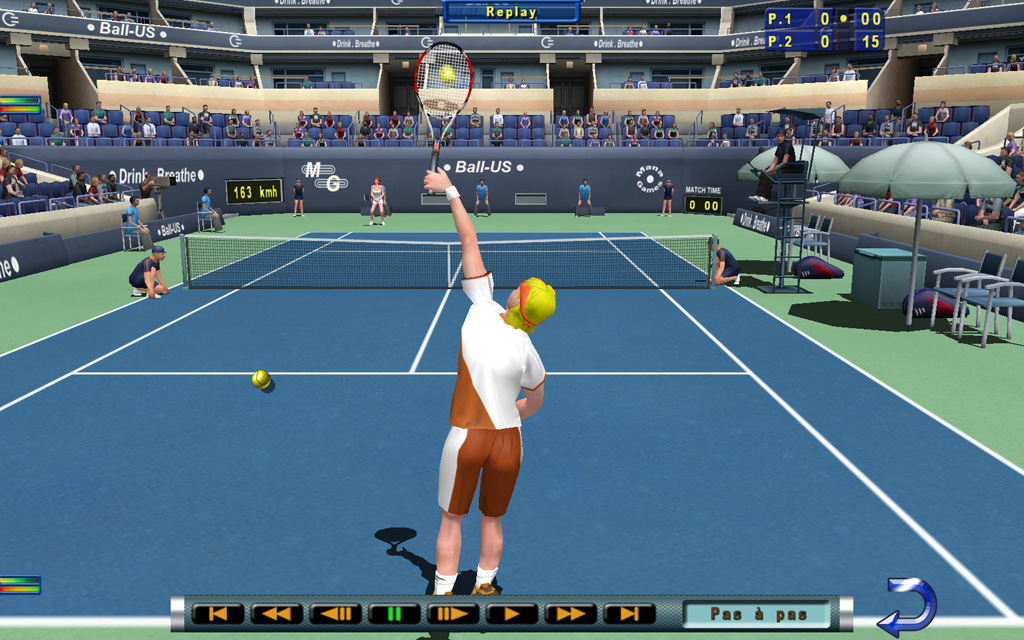Skip to the end of the replay
The height and width of the screenshot is (640, 1024).
point(630,614)
